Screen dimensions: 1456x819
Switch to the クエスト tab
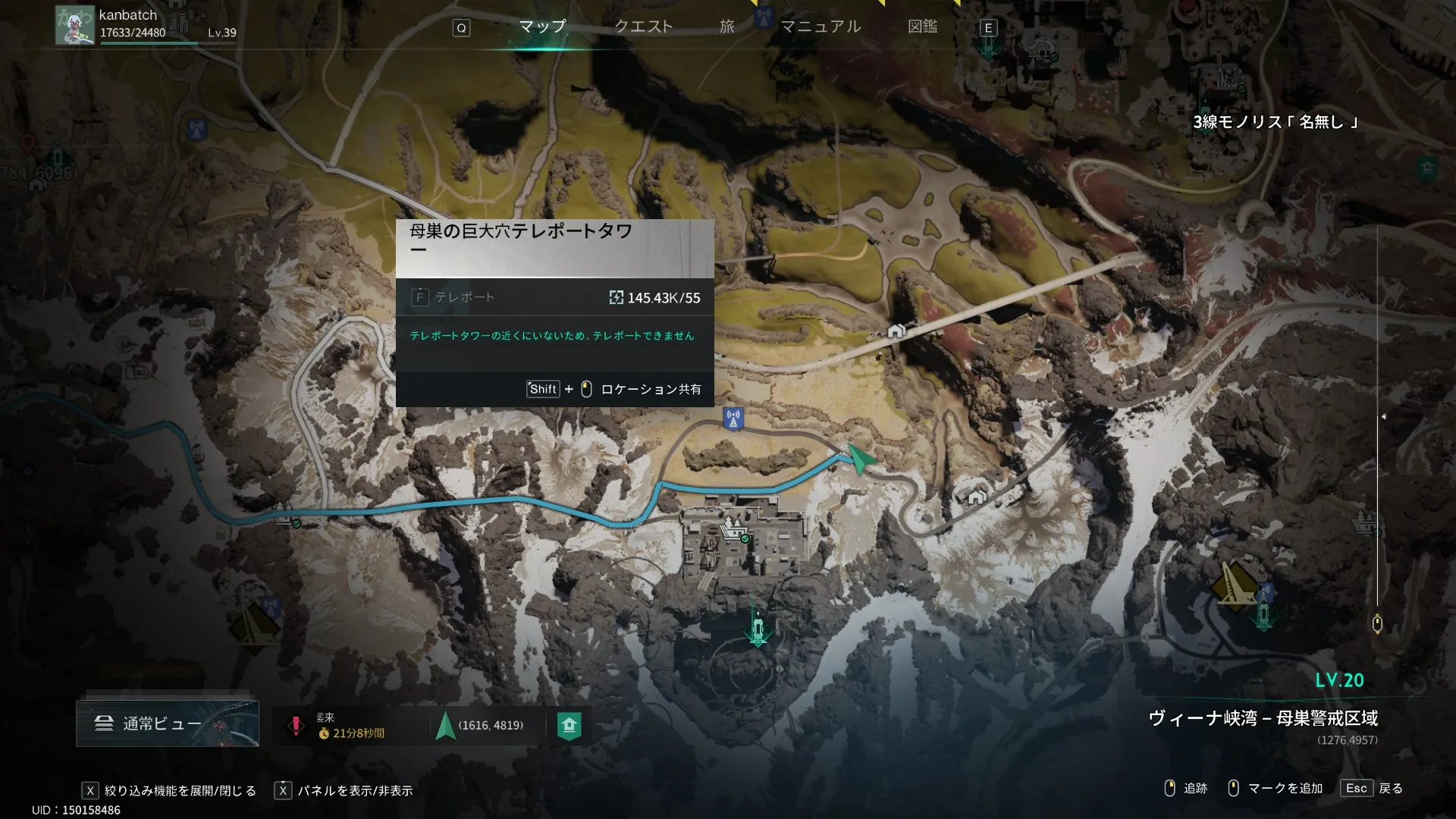[x=643, y=27]
